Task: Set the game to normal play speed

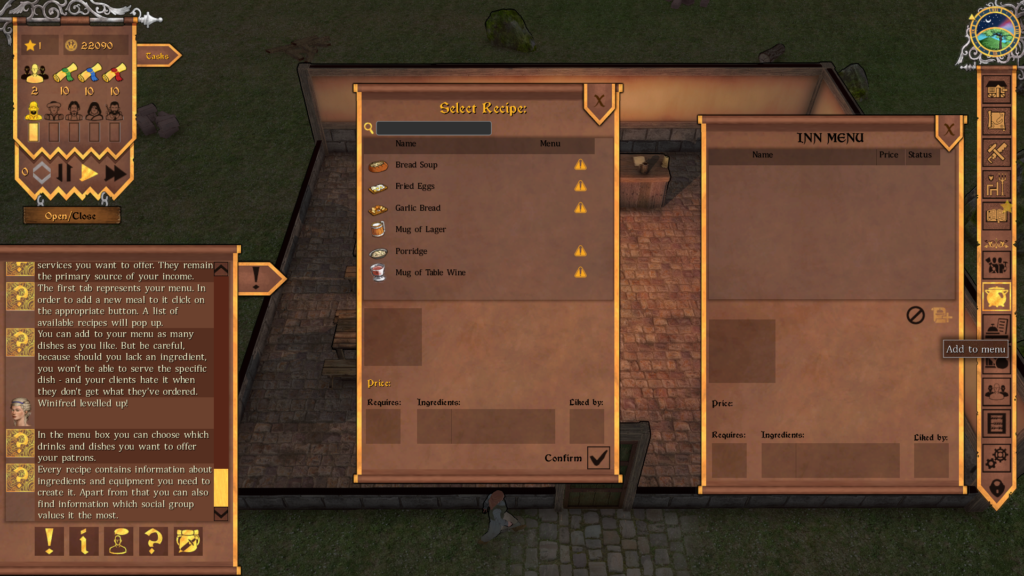Action: pyautogui.click(x=90, y=173)
